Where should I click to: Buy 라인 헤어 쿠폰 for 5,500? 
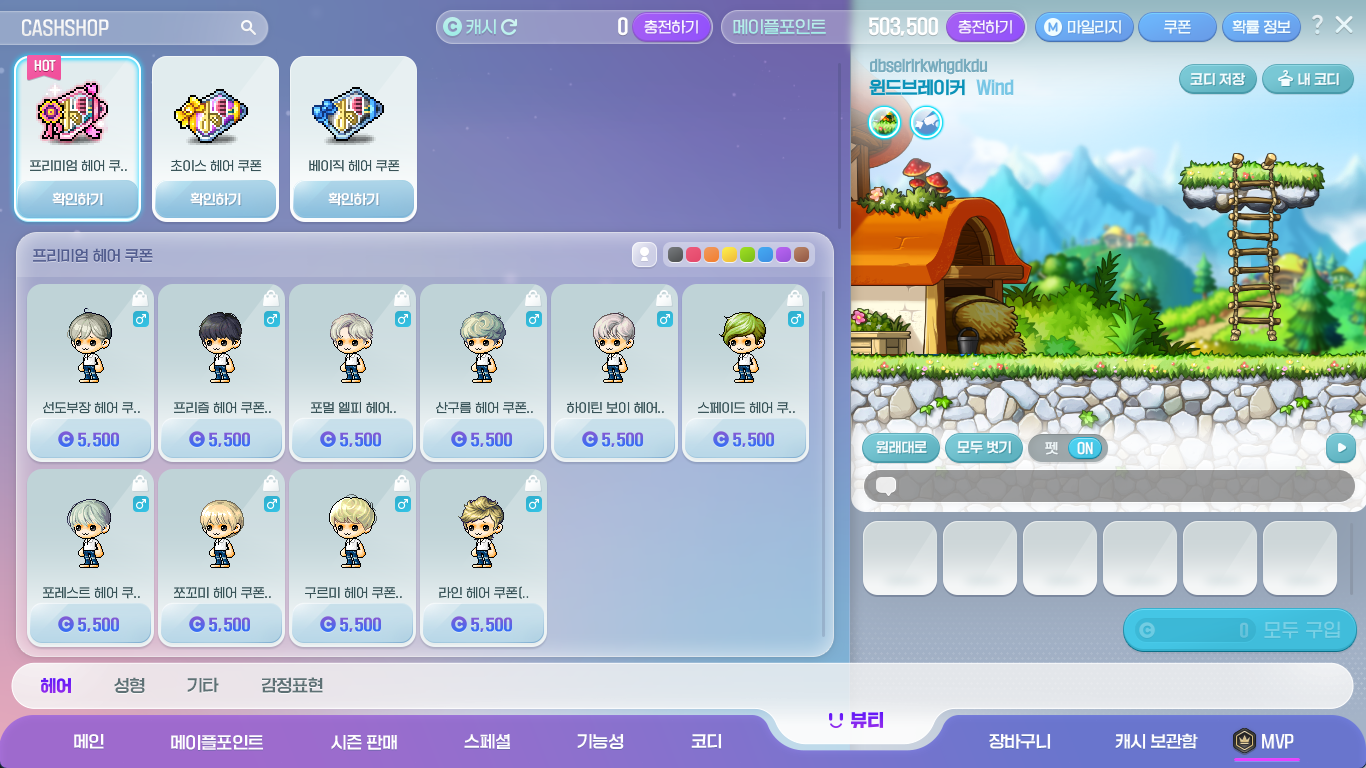[x=483, y=625]
